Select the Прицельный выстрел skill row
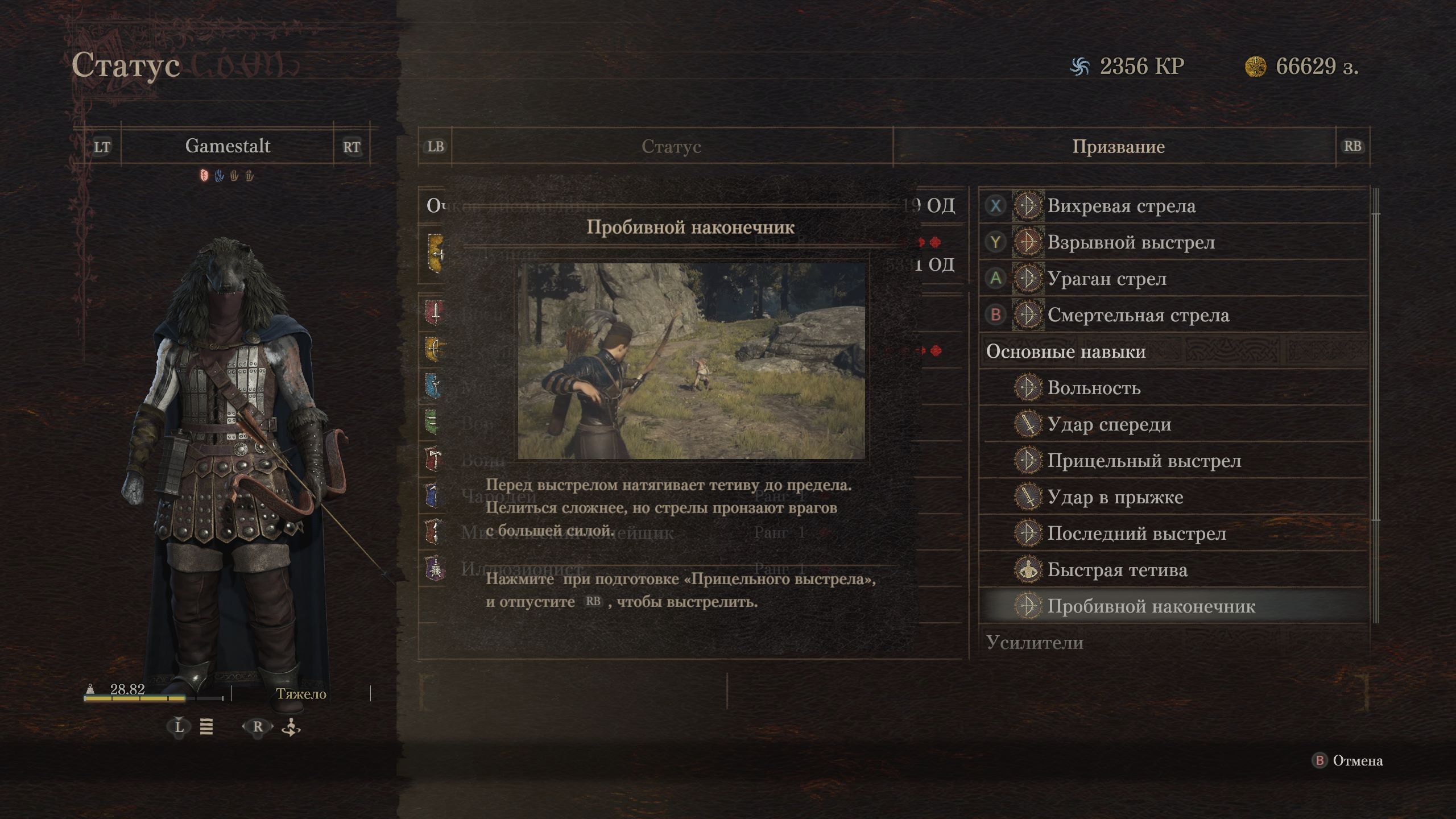This screenshot has height=819, width=1456. tap(1144, 461)
